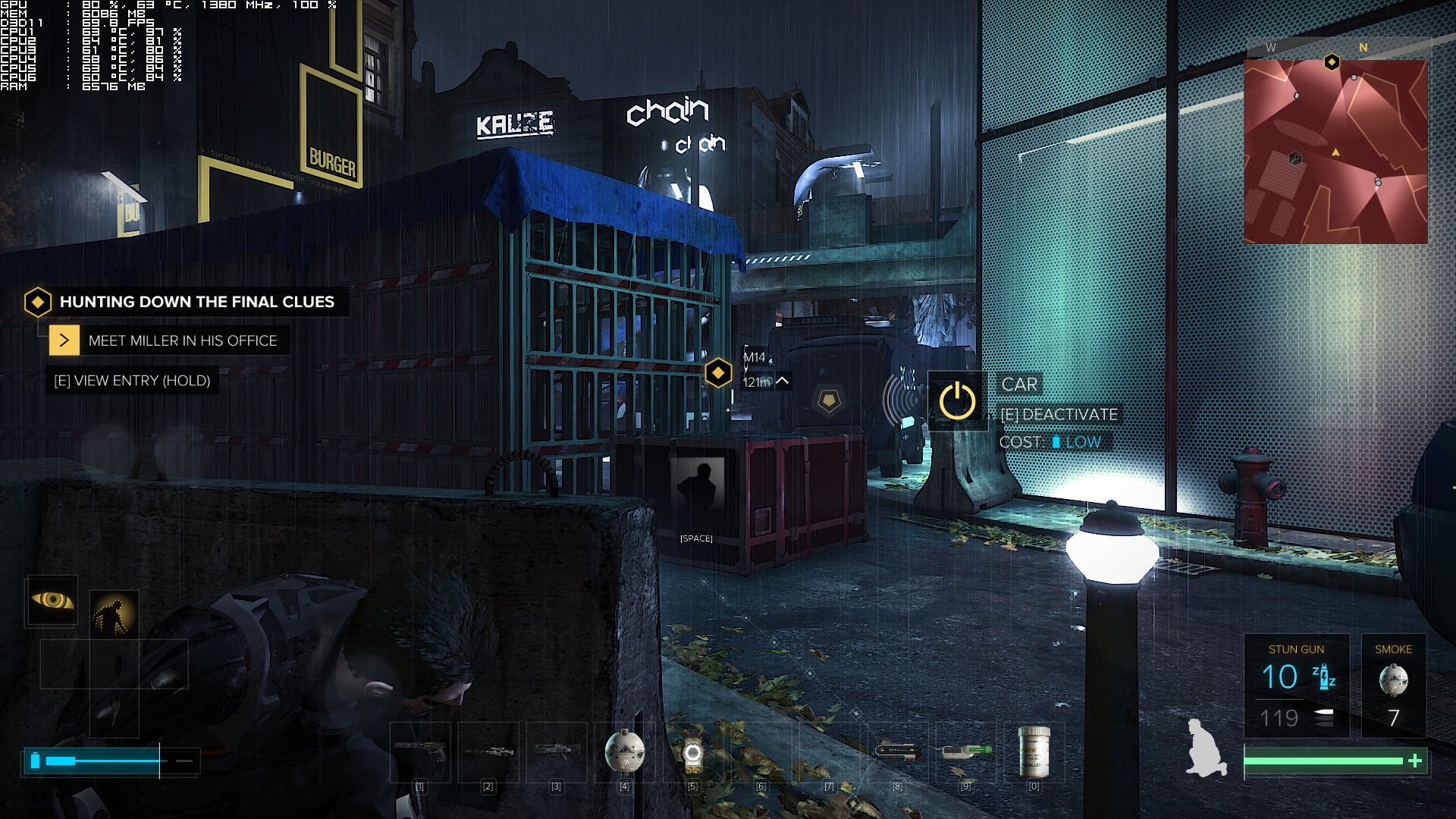Expand the arrow beside MEET MILLER objective
Screen dimensions: 1456x819
pyautogui.click(x=65, y=340)
